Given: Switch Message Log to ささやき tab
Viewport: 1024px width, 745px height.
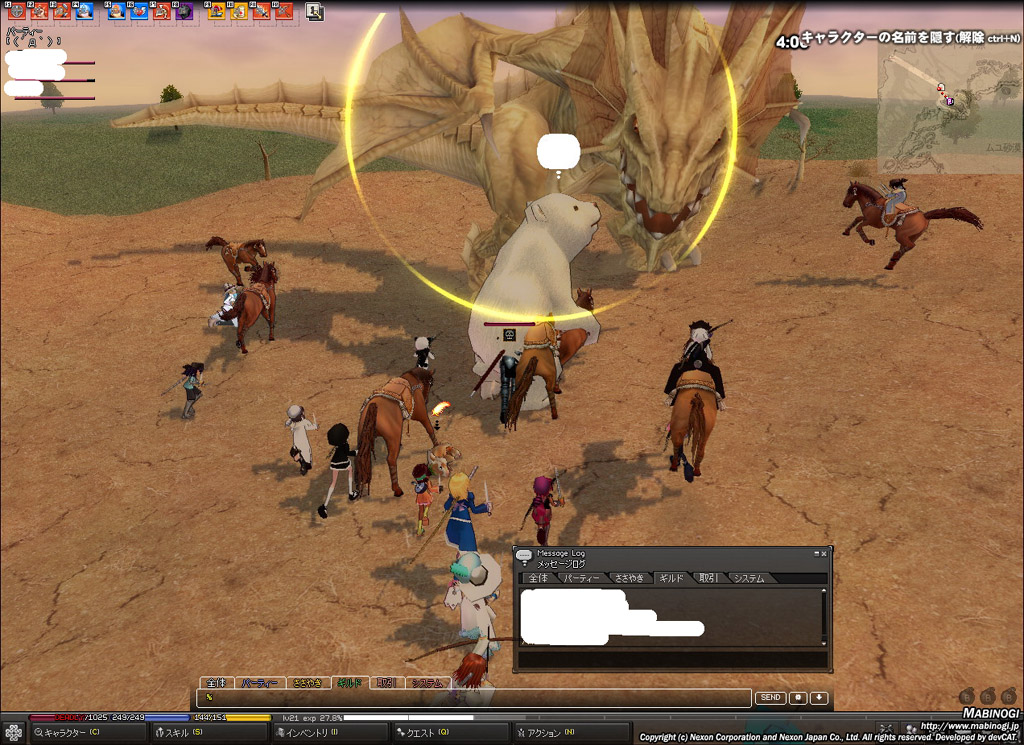Looking at the screenshot, I should coord(629,578).
